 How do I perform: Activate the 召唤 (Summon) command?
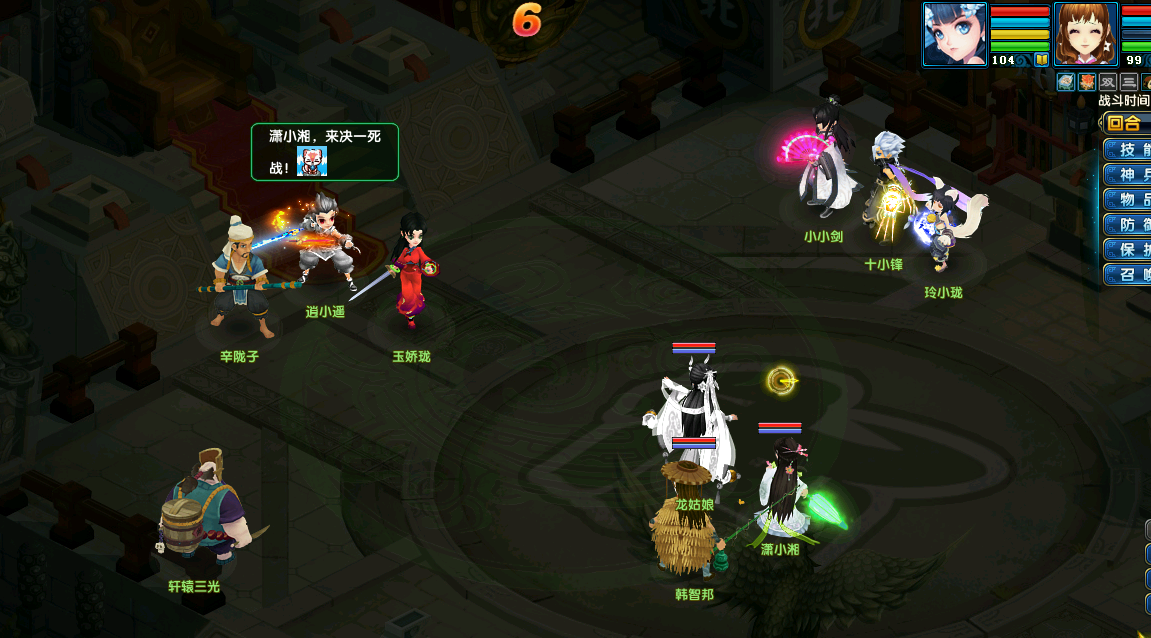1128,274
